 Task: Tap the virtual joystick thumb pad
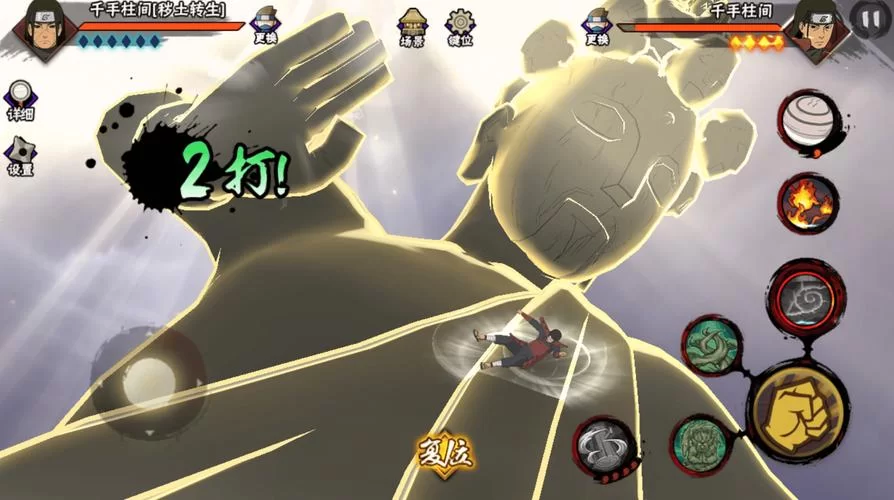coord(148,381)
